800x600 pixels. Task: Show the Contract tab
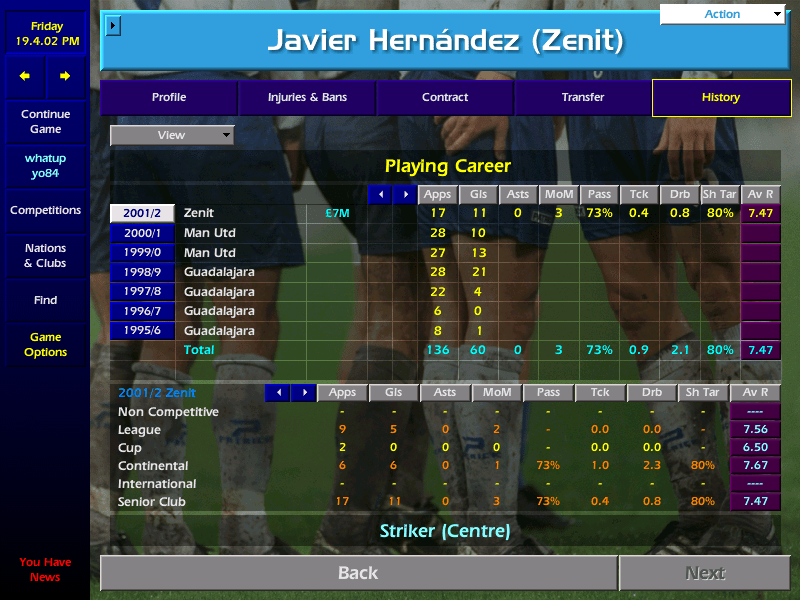tap(445, 98)
